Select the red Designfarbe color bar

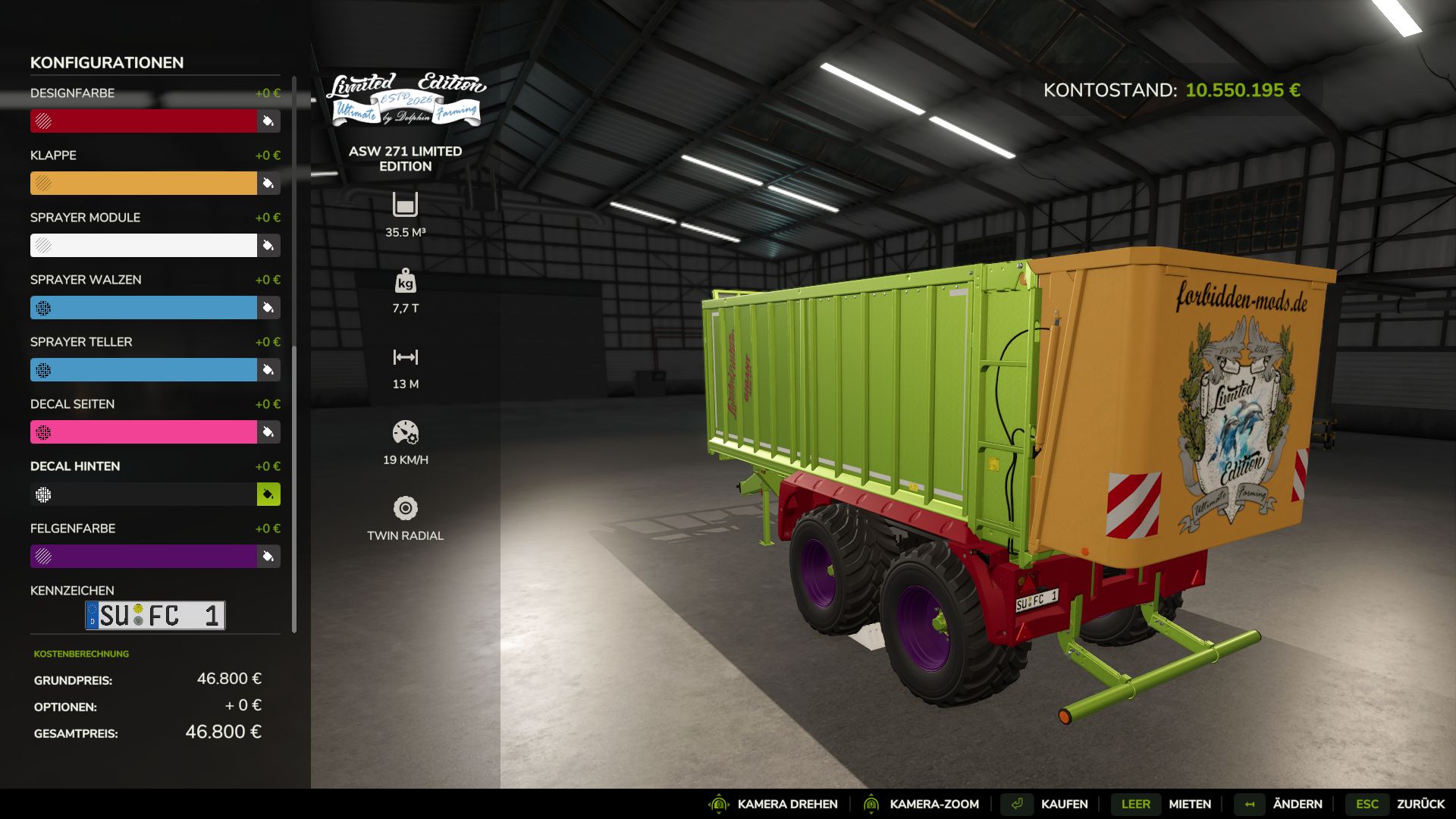pyautogui.click(x=144, y=121)
